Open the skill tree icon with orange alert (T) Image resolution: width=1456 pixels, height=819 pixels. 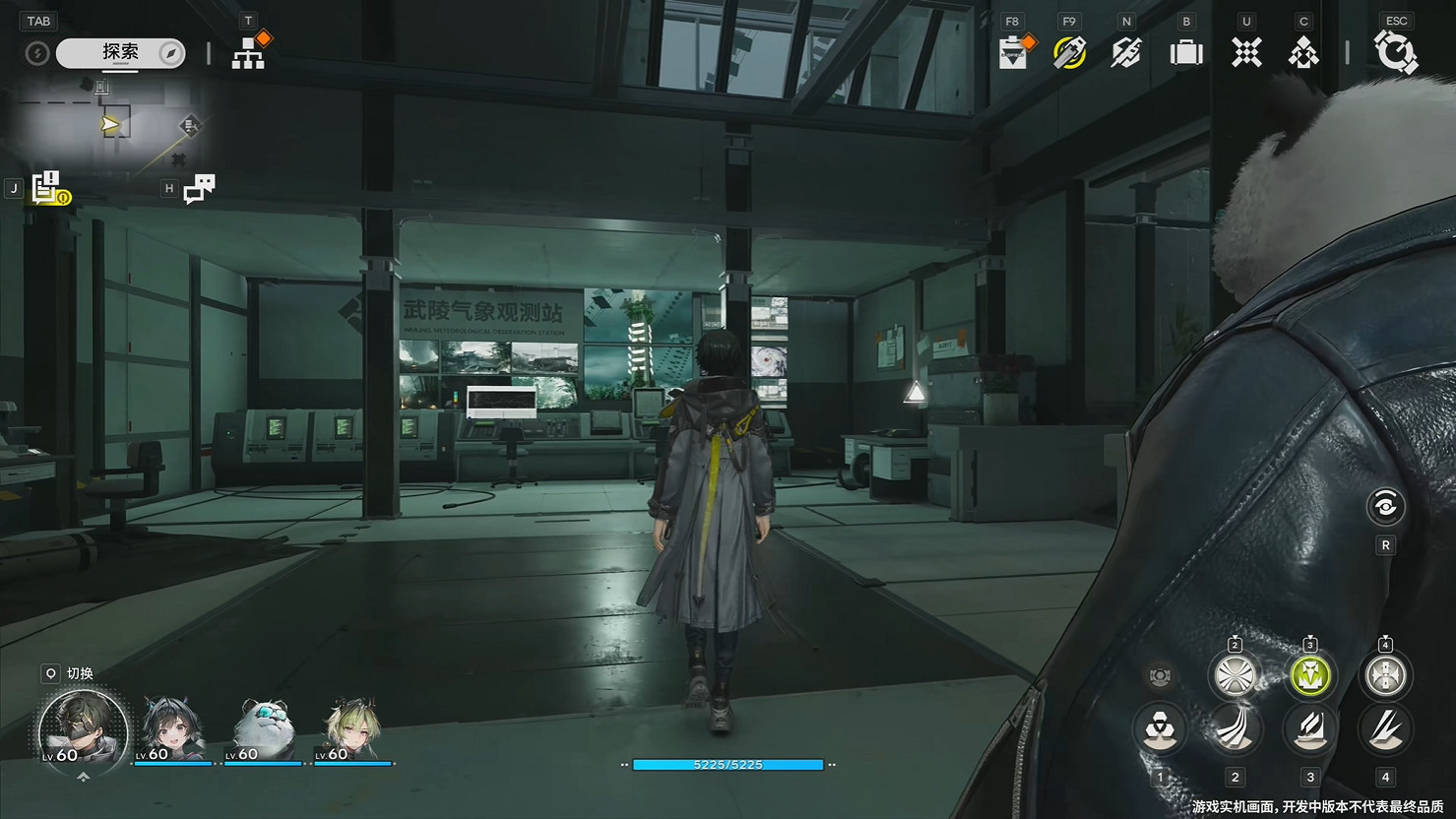(x=249, y=52)
